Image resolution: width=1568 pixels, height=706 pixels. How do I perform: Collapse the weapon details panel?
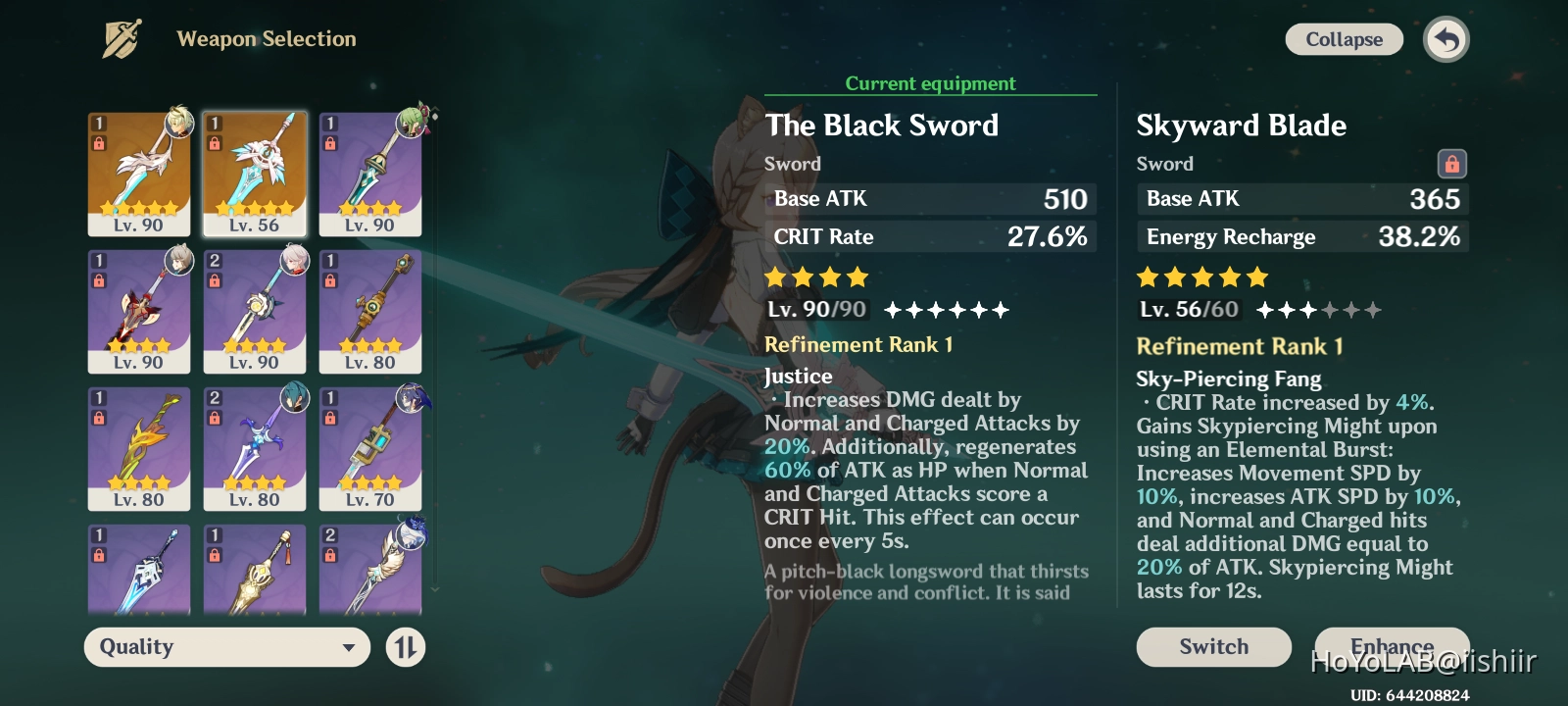click(x=1344, y=39)
